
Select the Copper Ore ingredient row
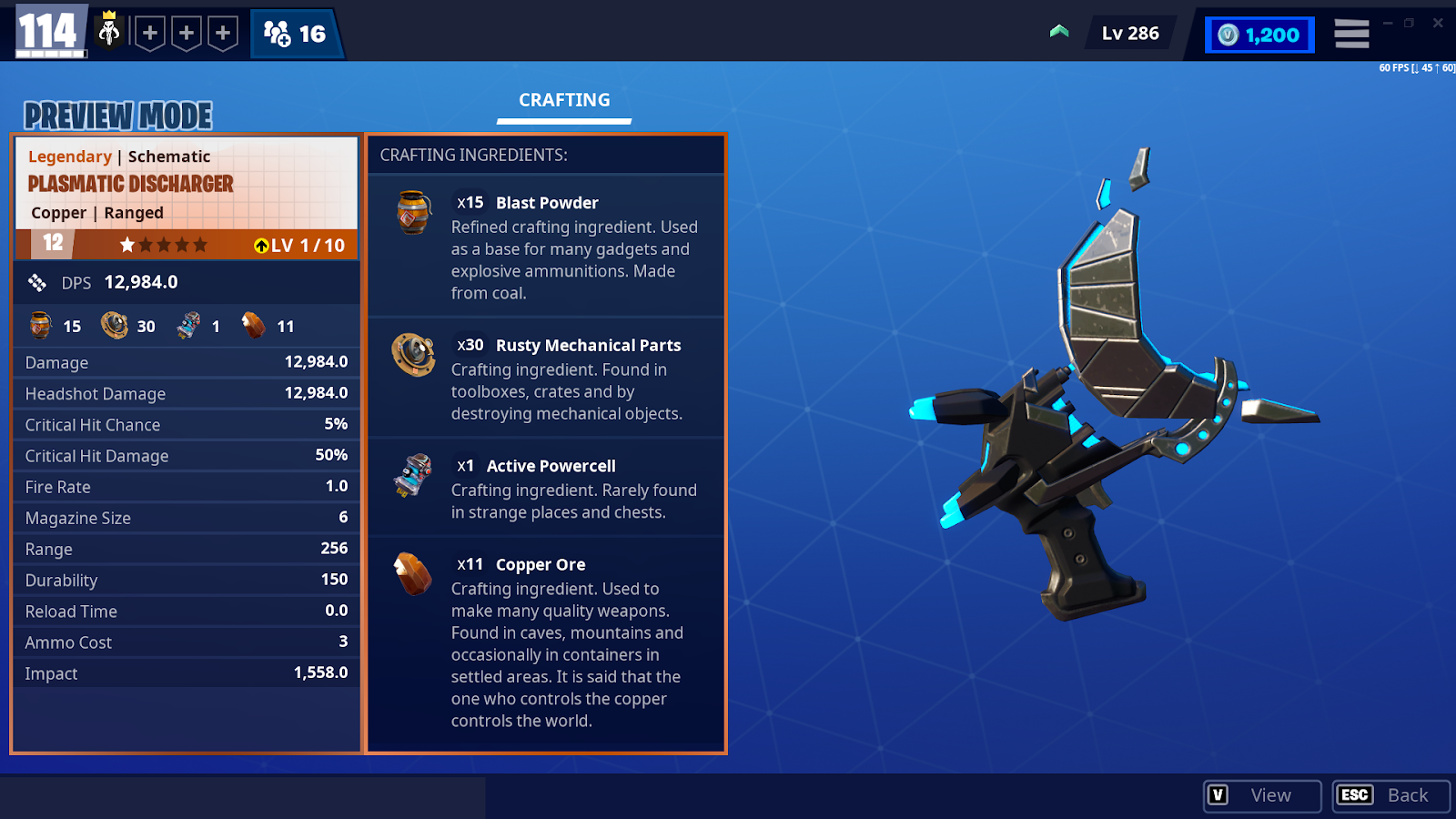click(x=546, y=642)
